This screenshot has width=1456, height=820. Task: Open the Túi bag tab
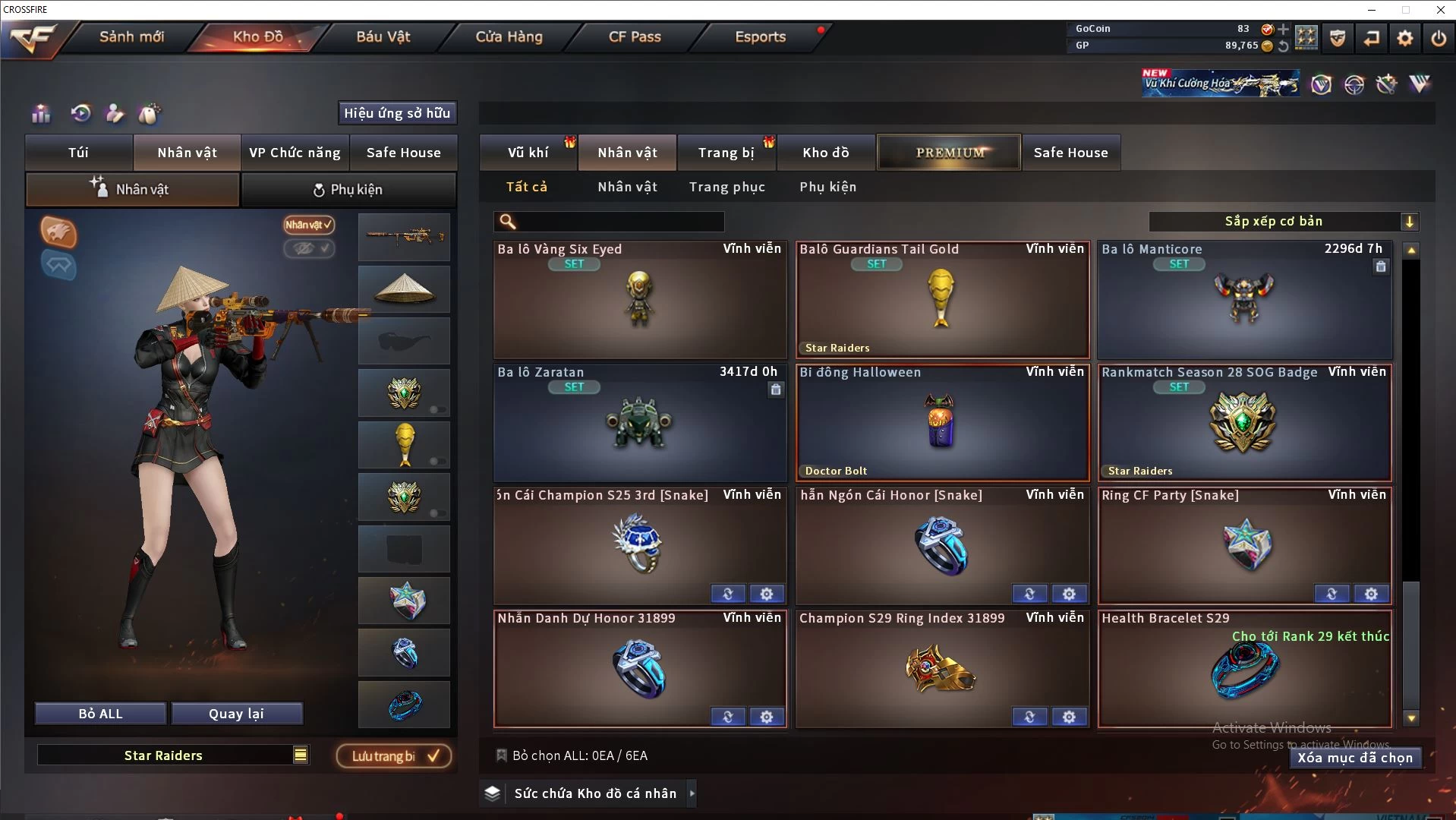click(79, 153)
